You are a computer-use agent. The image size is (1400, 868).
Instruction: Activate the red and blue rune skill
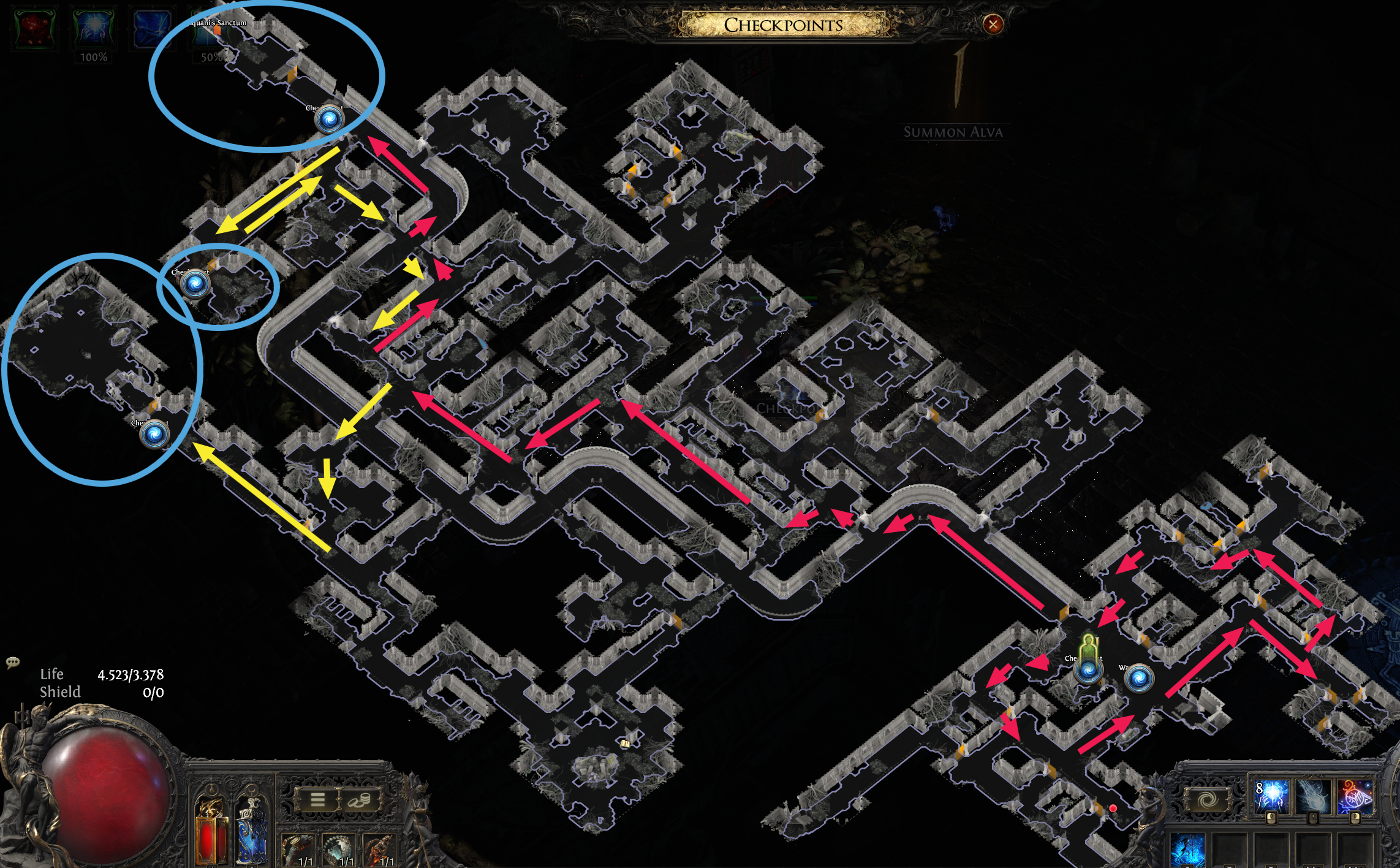tap(1355, 797)
